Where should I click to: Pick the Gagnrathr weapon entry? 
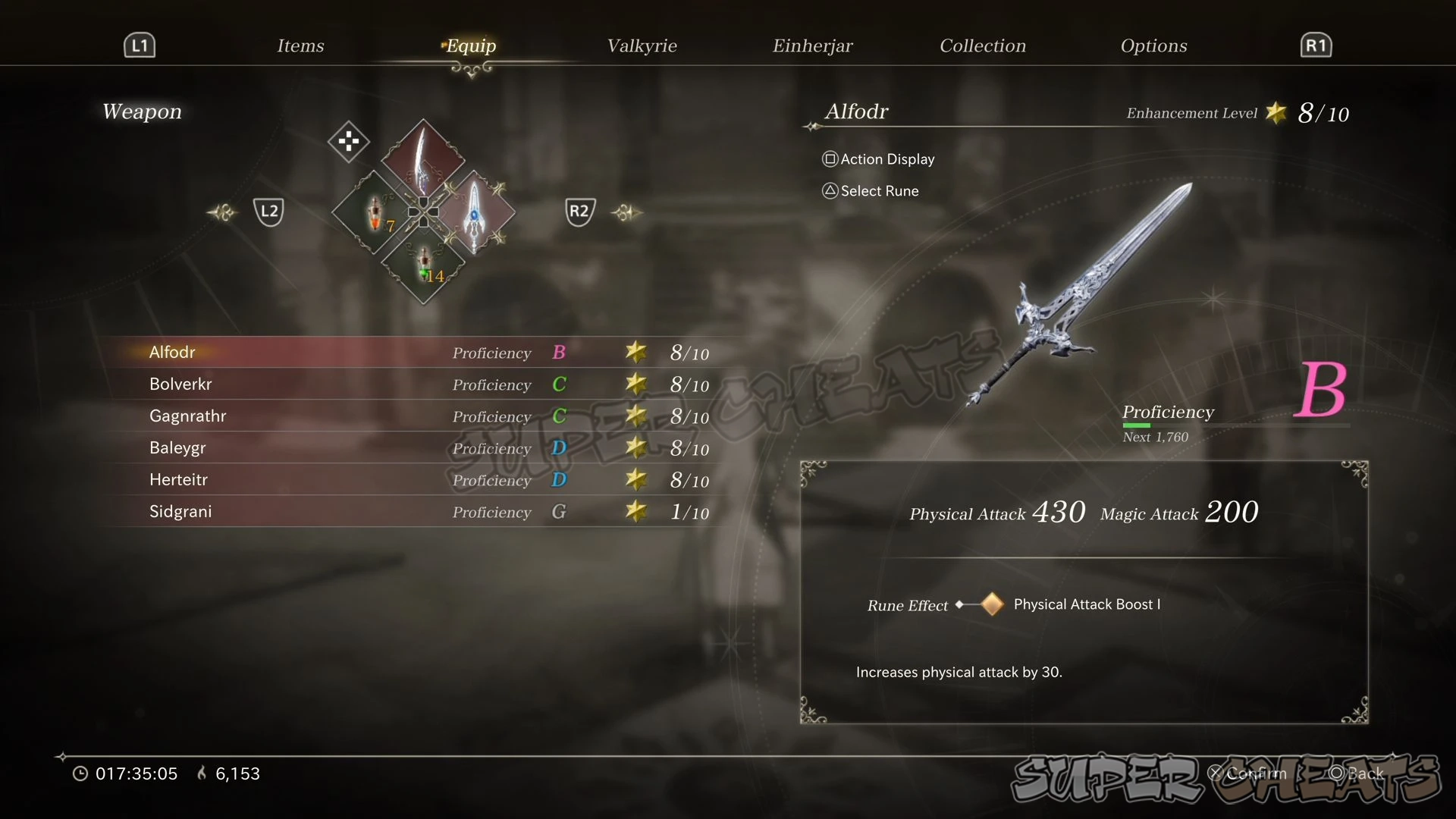pyautogui.click(x=409, y=416)
